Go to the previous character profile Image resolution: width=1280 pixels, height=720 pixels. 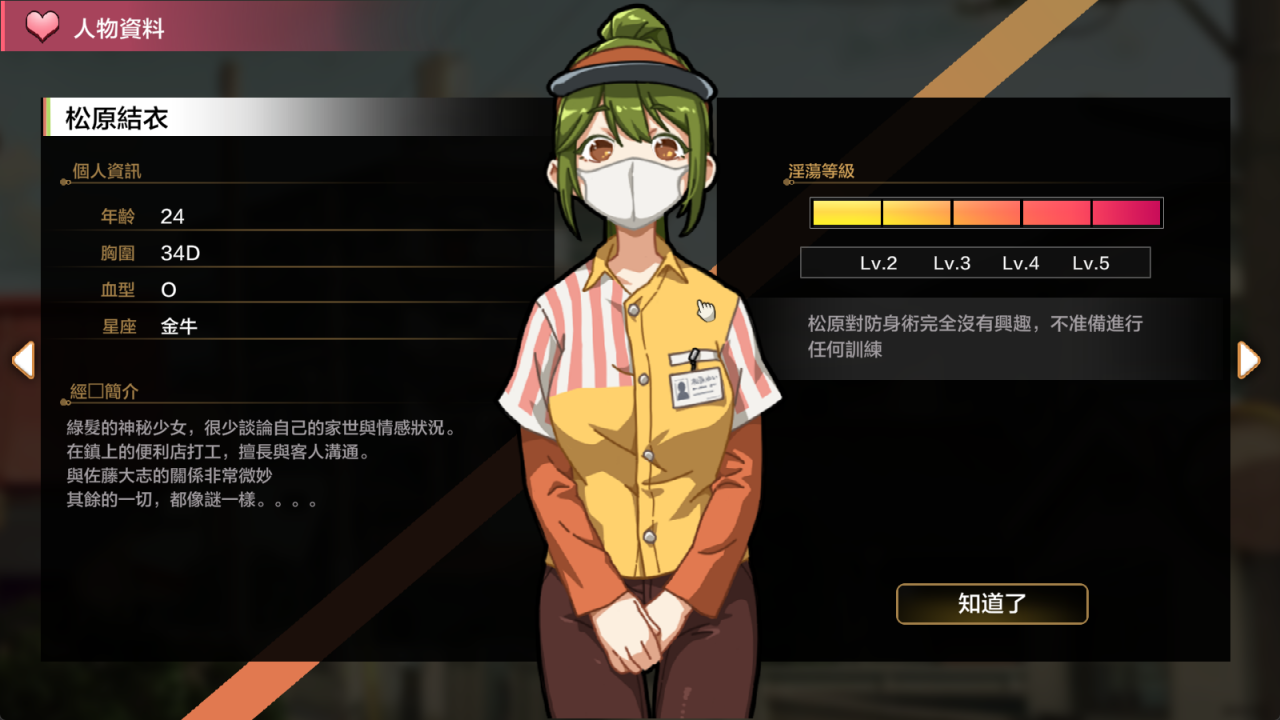(x=23, y=360)
